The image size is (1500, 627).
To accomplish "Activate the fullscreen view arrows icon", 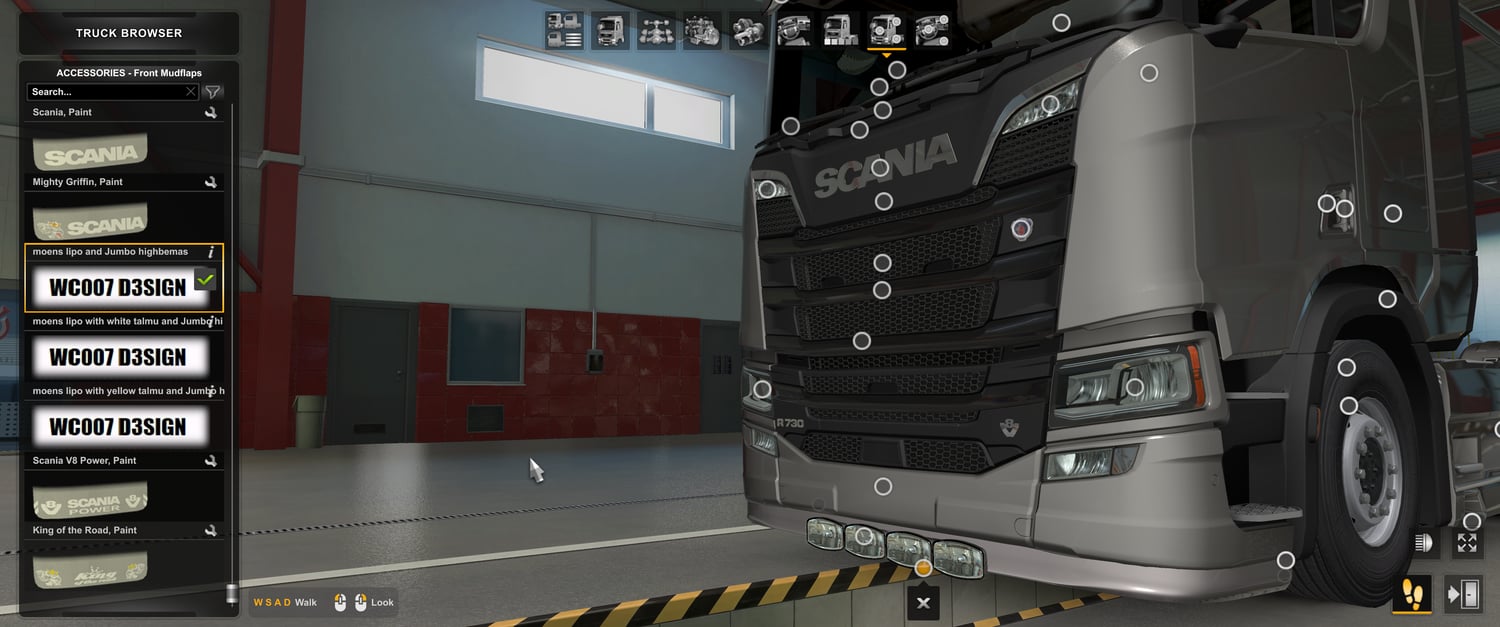I will pos(1467,543).
